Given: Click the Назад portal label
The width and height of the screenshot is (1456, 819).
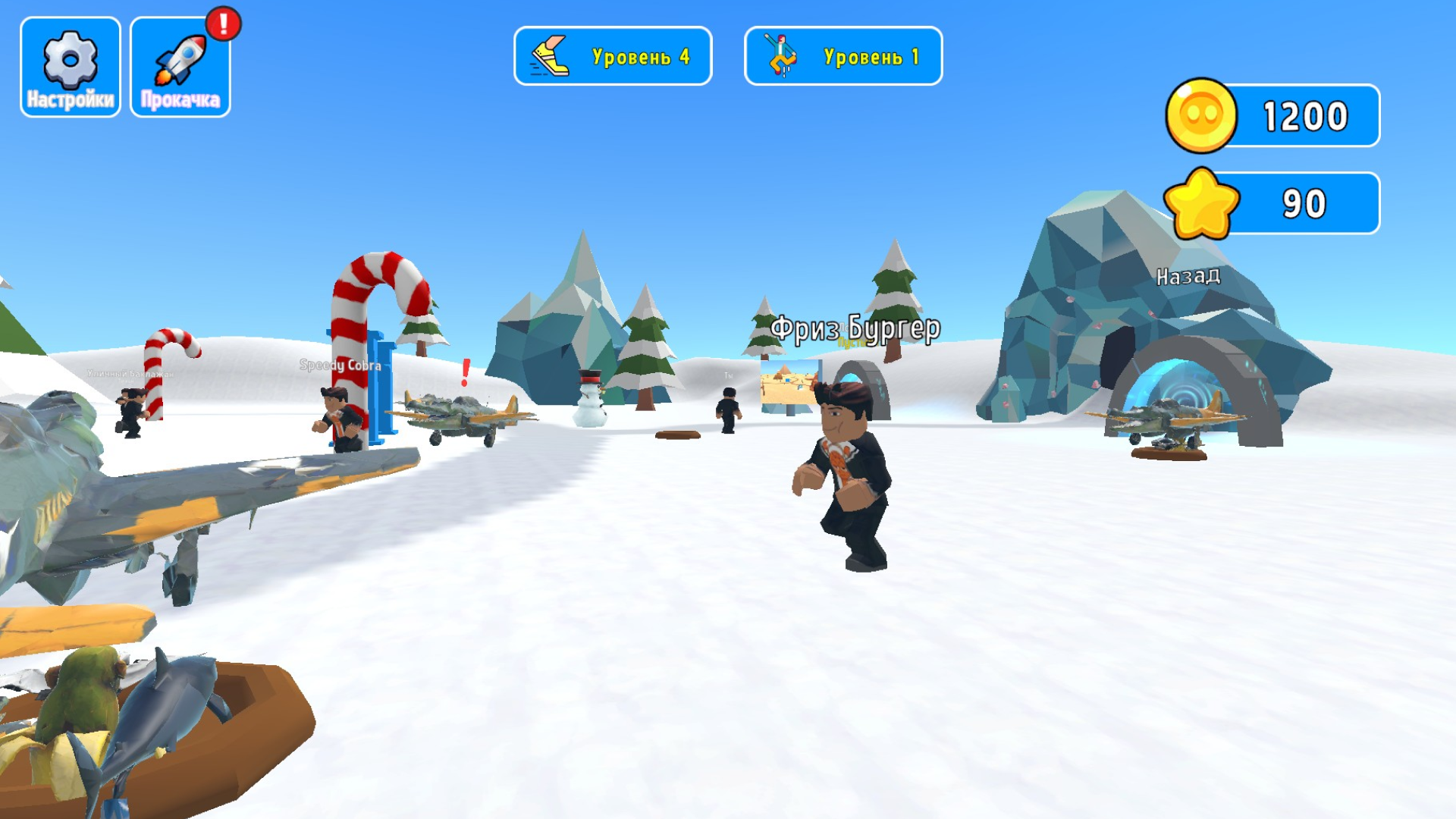Looking at the screenshot, I should click(1188, 278).
